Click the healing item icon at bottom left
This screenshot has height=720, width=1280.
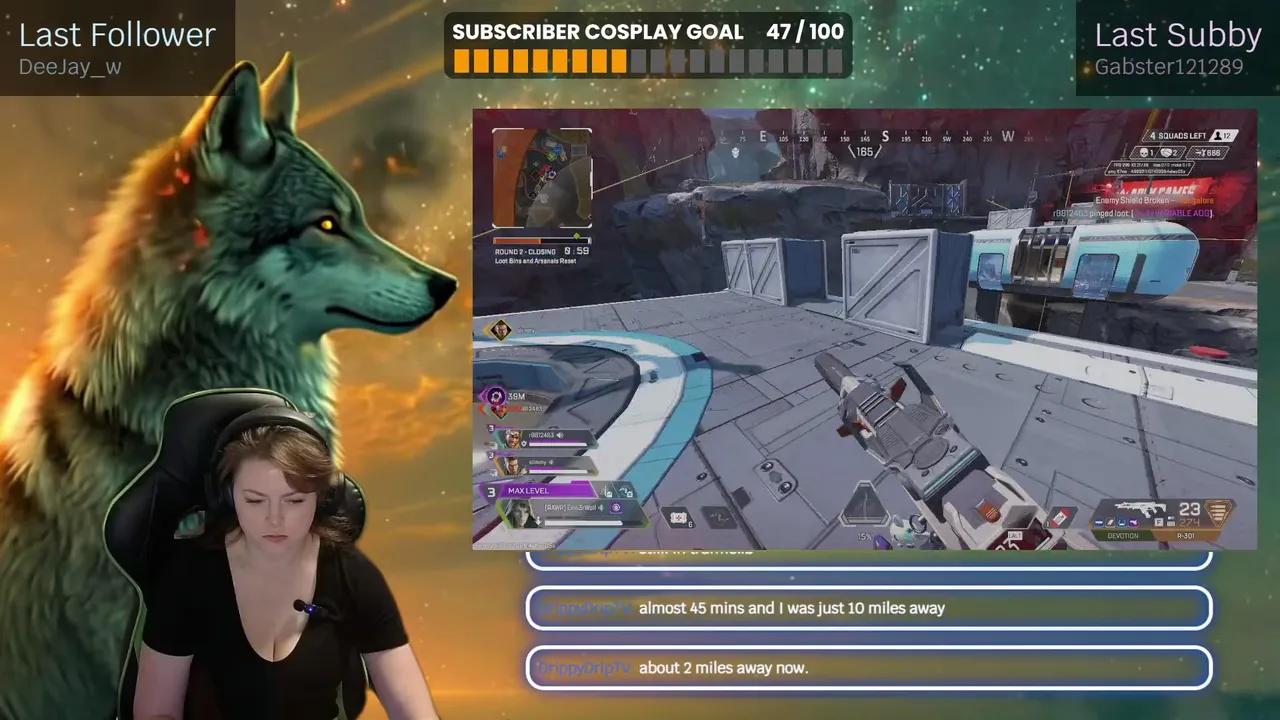[677, 518]
